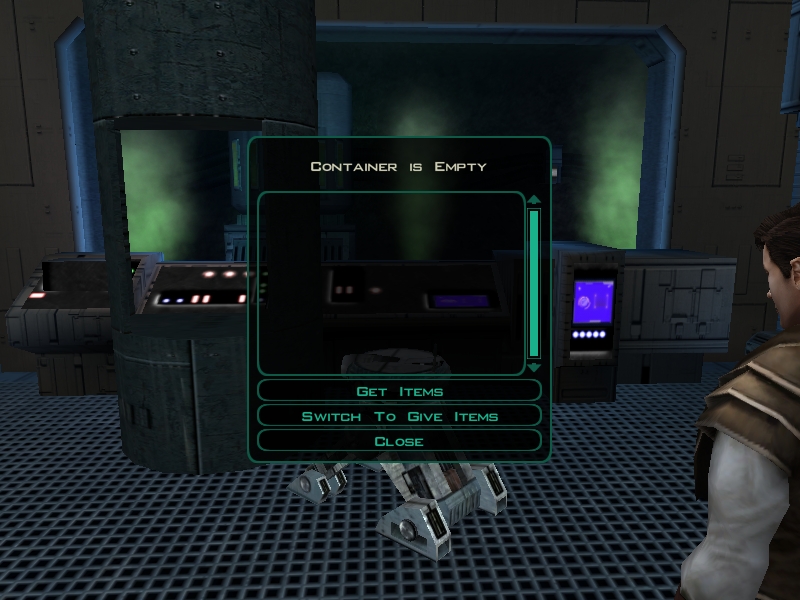Choose Switch To Give Items

tap(399, 416)
